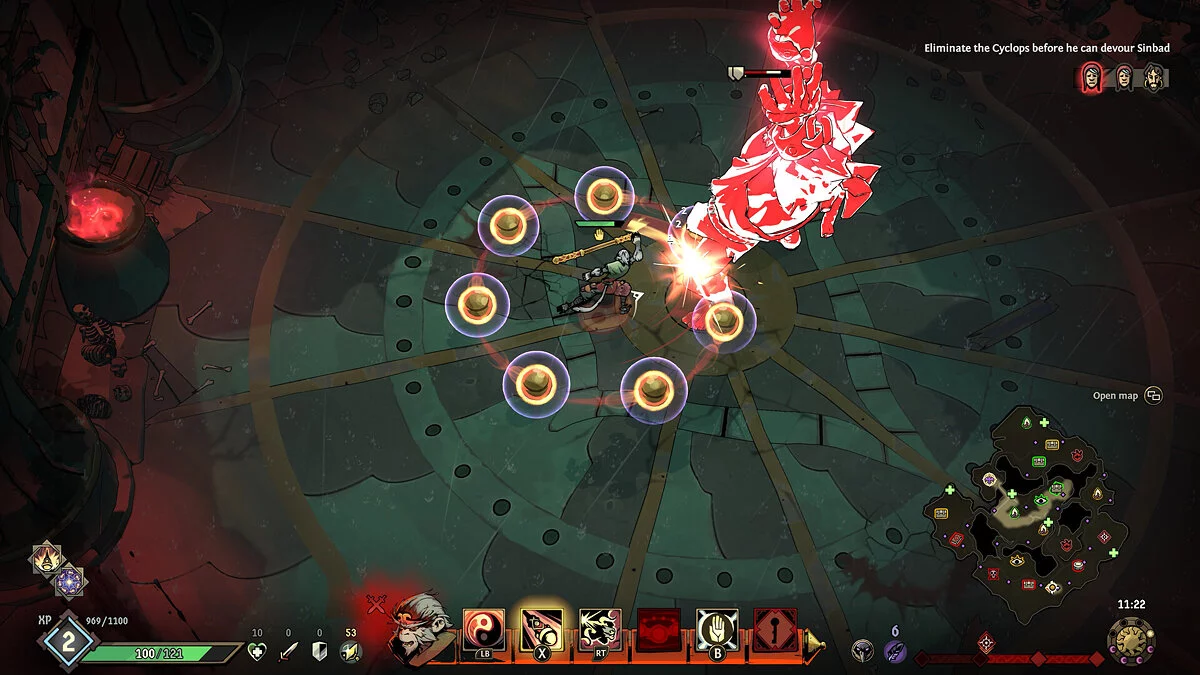Activate the open hand ability
The width and height of the screenshot is (1200, 675).
tap(717, 630)
